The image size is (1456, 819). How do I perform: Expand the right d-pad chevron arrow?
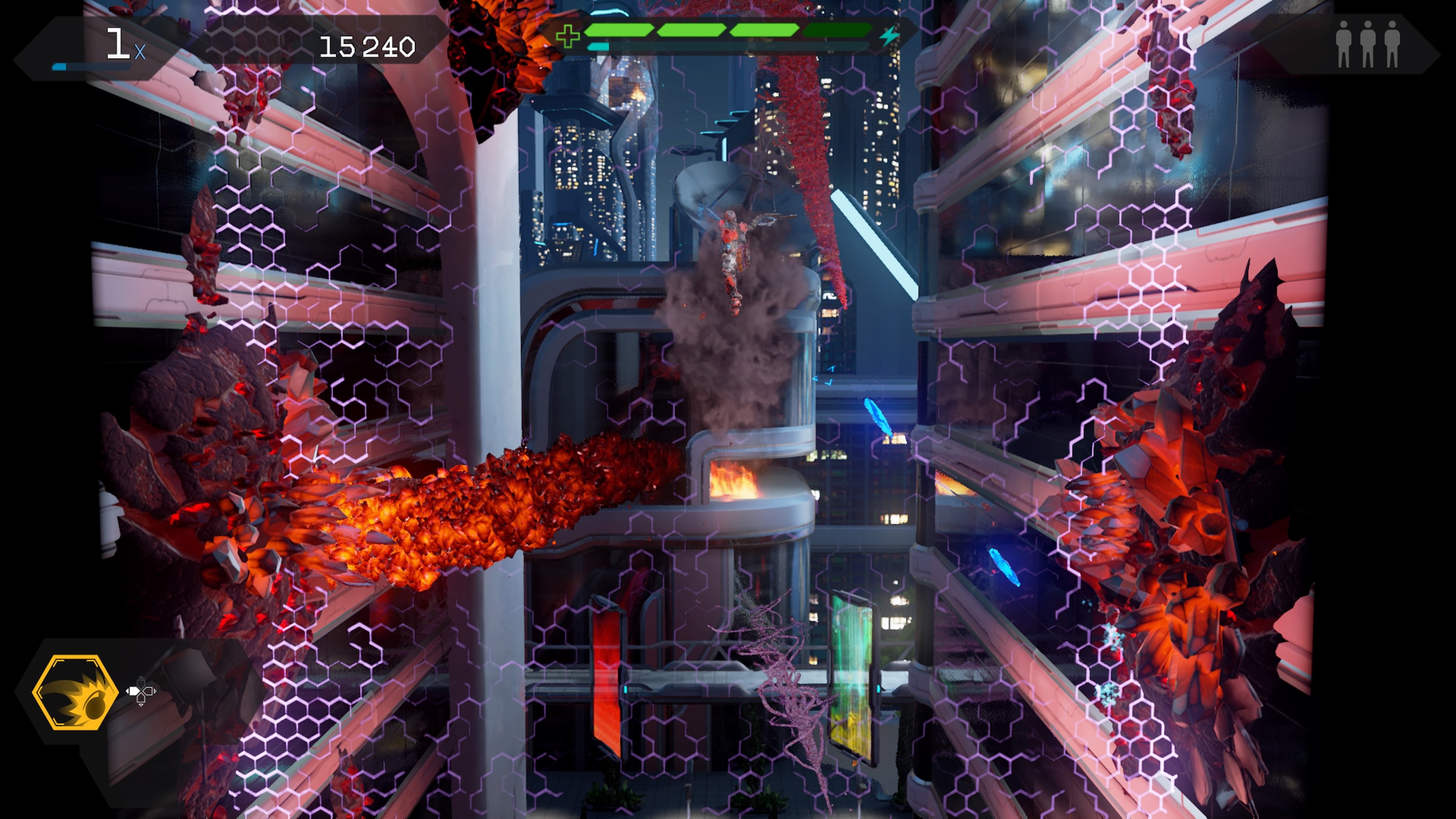[x=155, y=691]
